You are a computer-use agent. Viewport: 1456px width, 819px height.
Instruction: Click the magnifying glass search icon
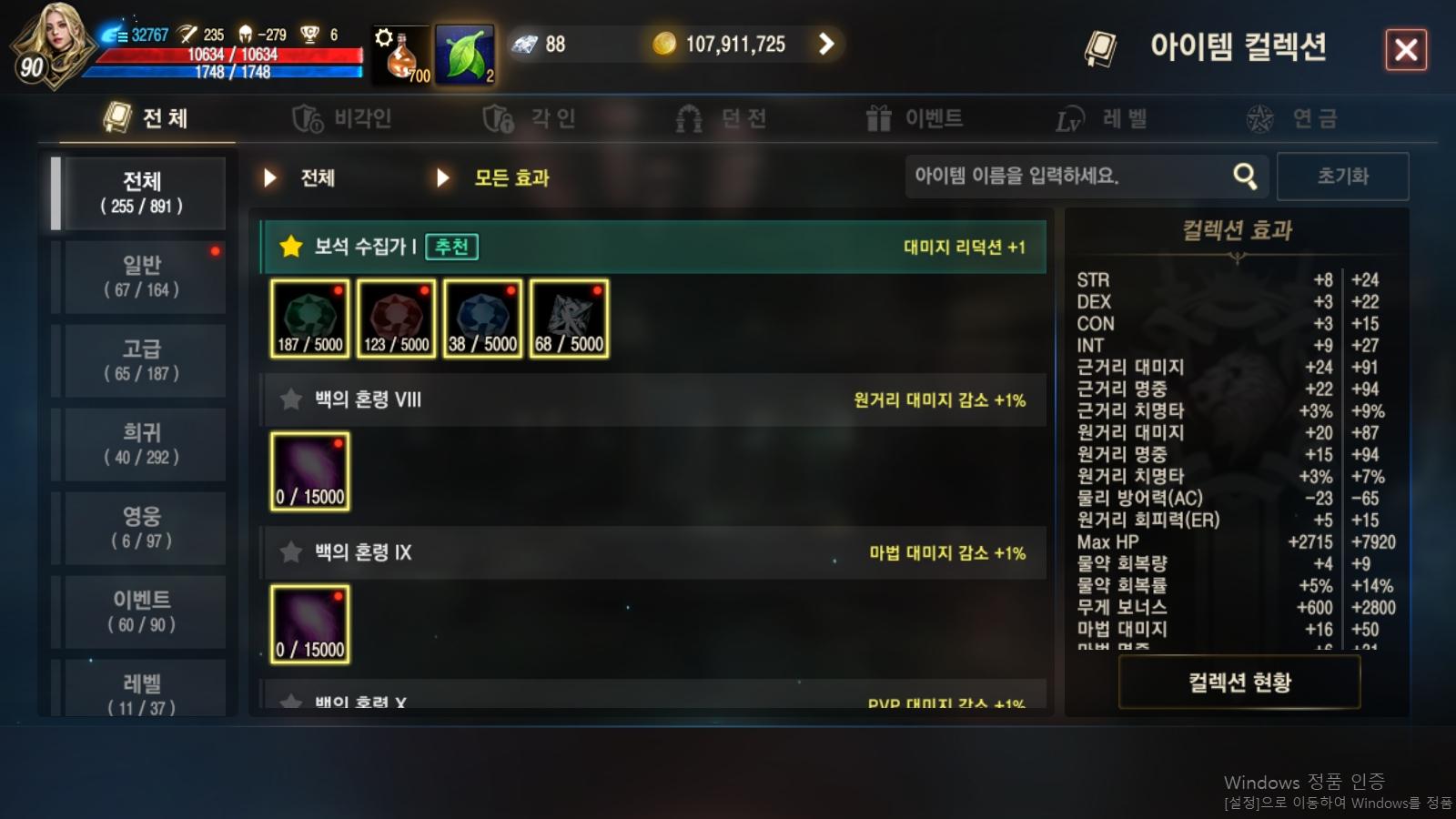point(1245,176)
